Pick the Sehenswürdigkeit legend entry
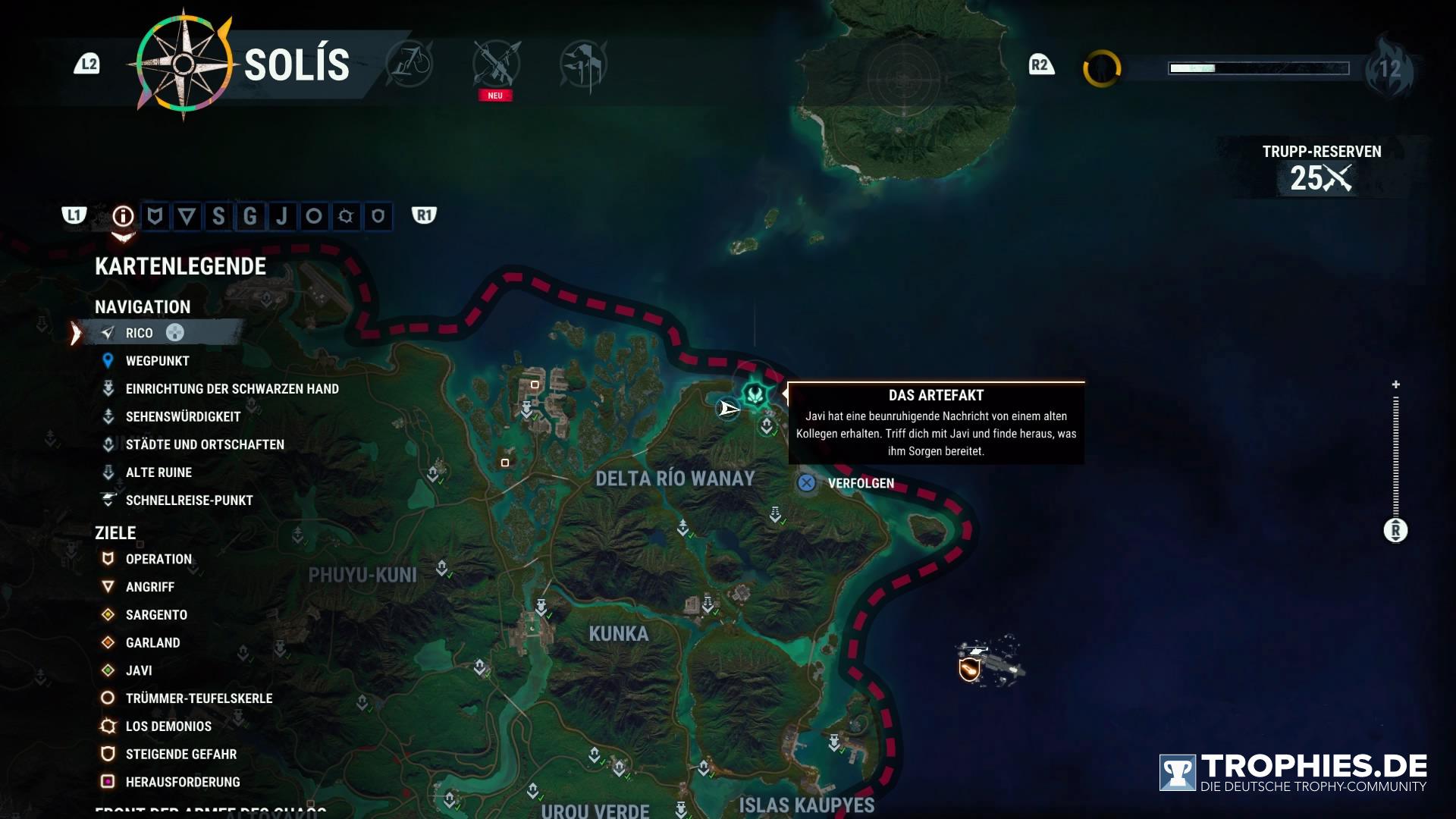Viewport: 1456px width, 819px height. click(183, 417)
